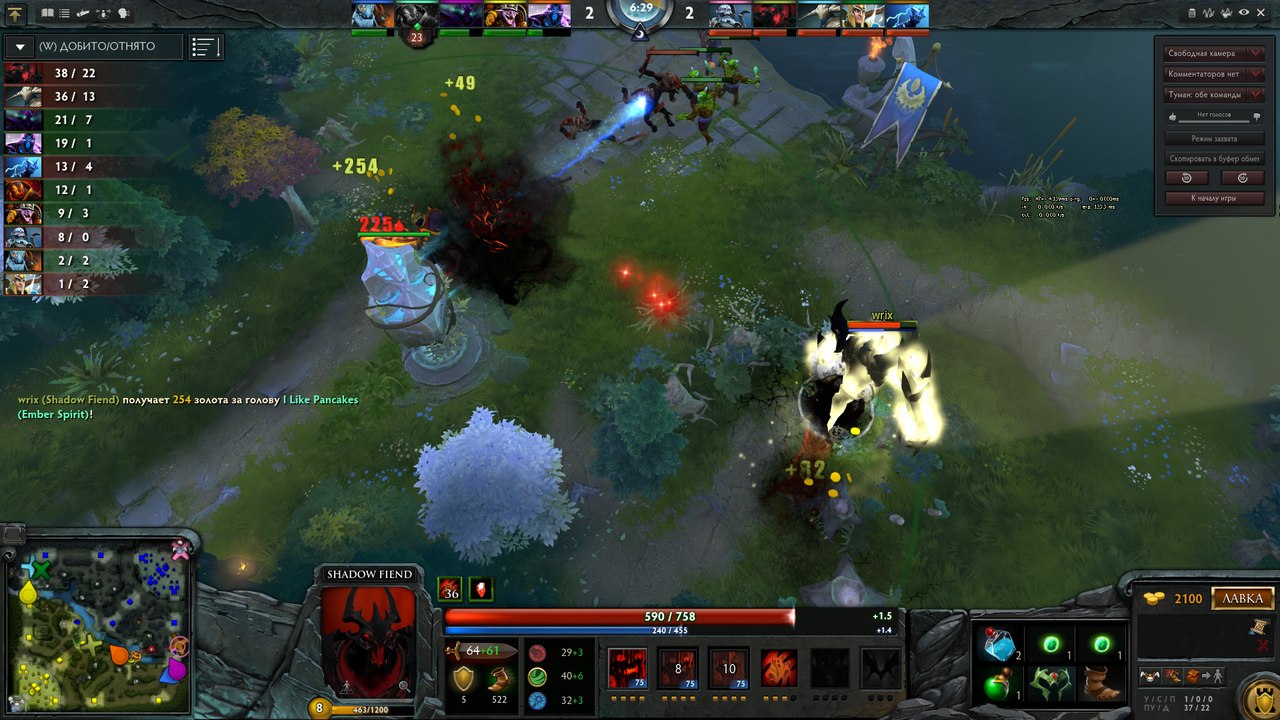Screen dimensions: 1280x720
Task: Toggle the list sort button beside the stats dropdown
Action: click(206, 47)
